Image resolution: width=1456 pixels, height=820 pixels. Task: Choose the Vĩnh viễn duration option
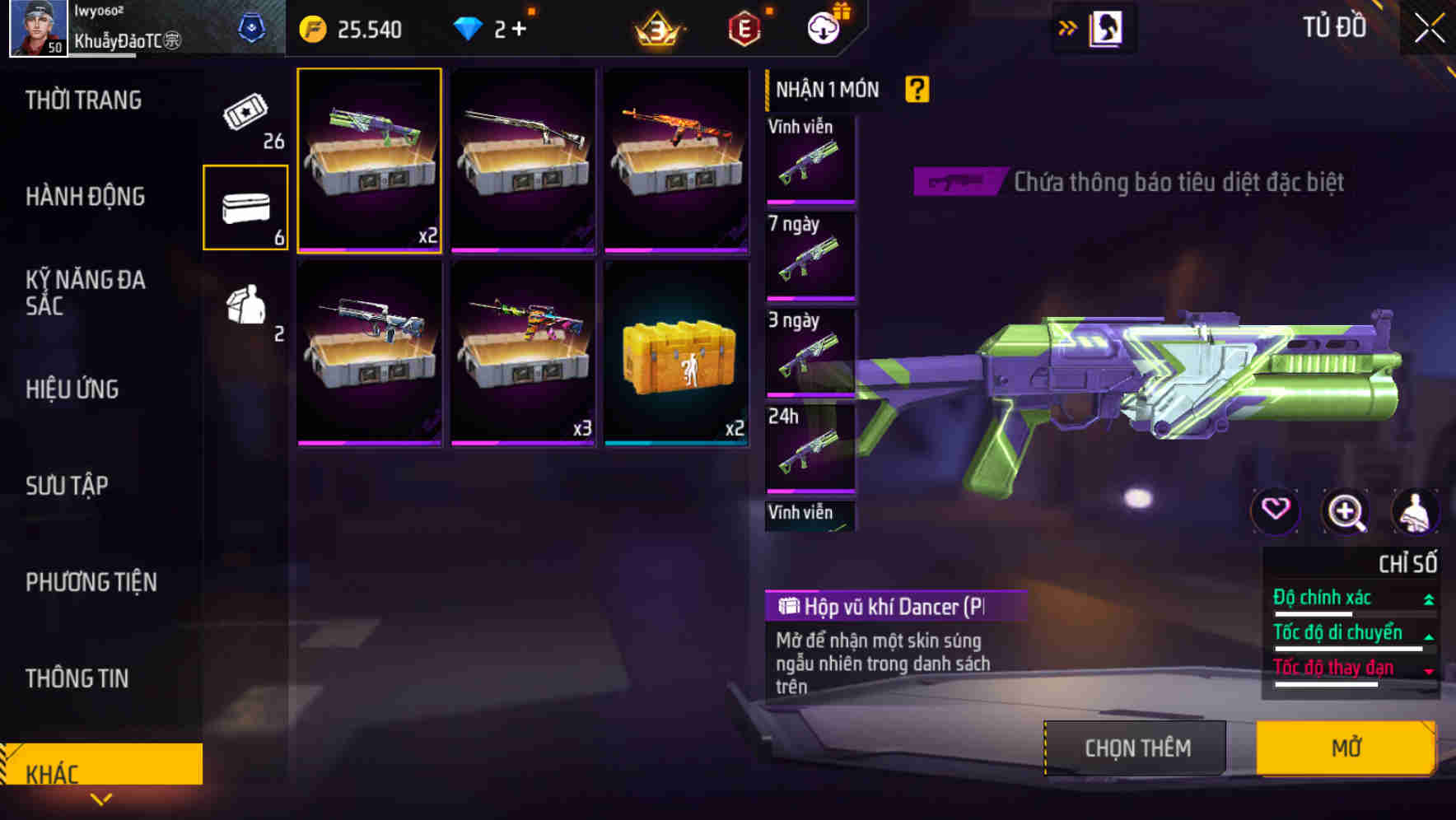[x=810, y=159]
